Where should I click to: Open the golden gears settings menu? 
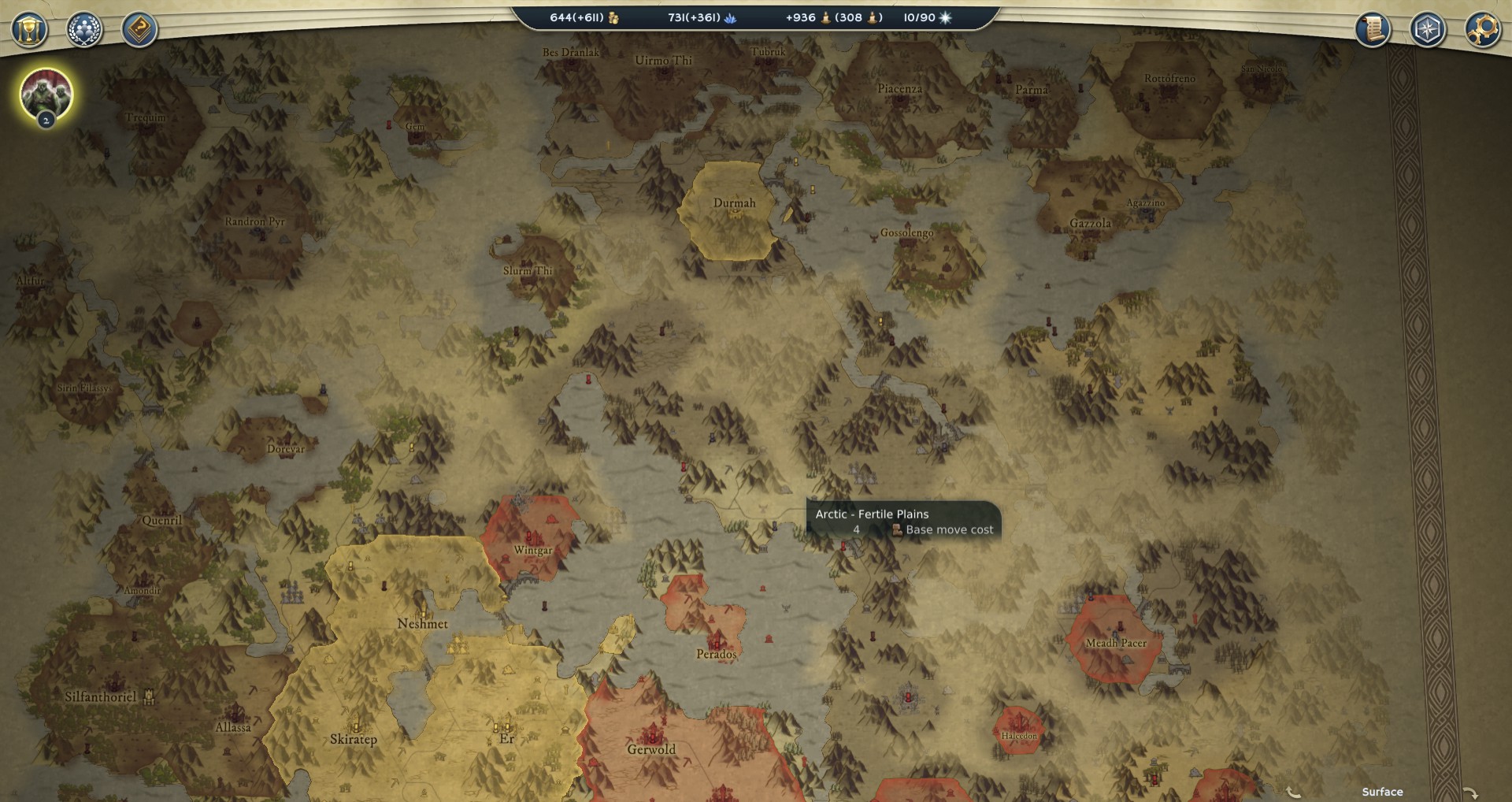tap(1483, 30)
